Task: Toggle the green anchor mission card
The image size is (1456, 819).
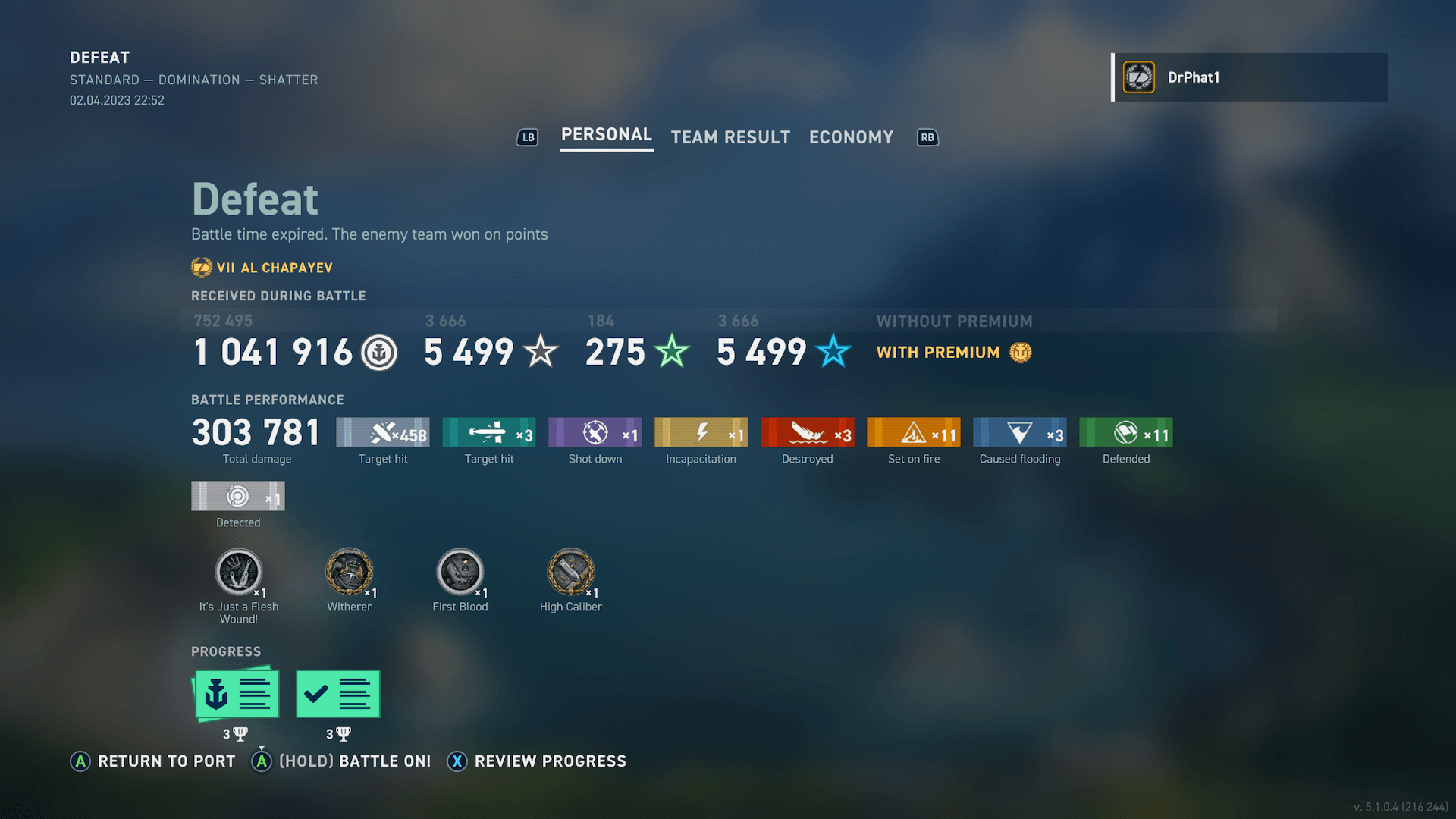Action: click(x=237, y=692)
